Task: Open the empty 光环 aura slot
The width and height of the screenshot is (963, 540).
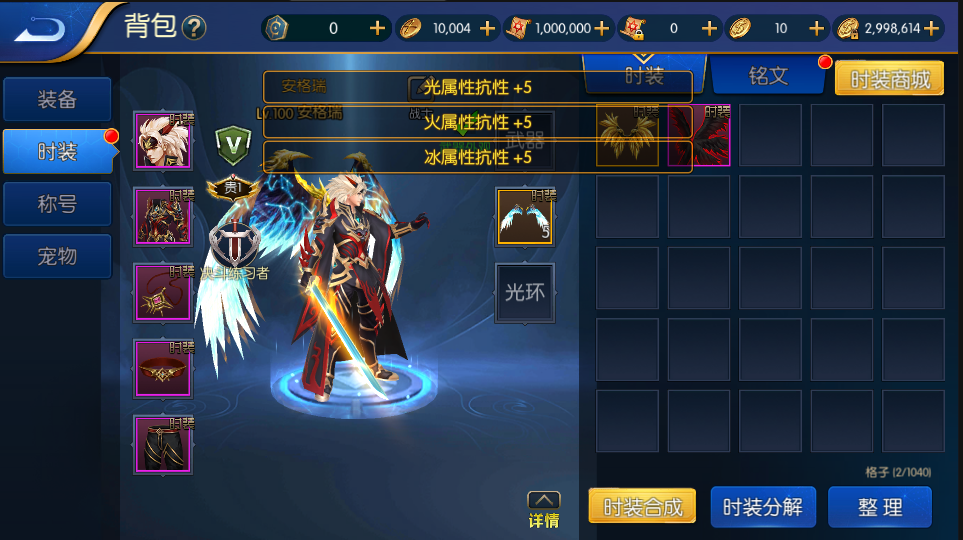Action: click(x=525, y=293)
